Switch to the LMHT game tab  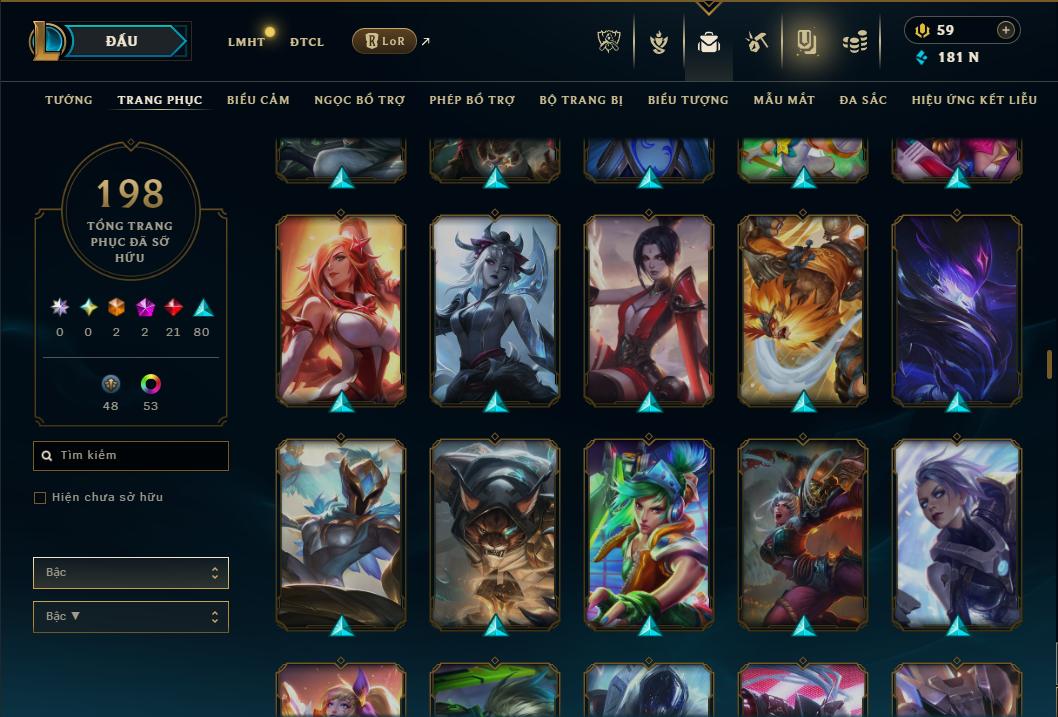pos(246,42)
